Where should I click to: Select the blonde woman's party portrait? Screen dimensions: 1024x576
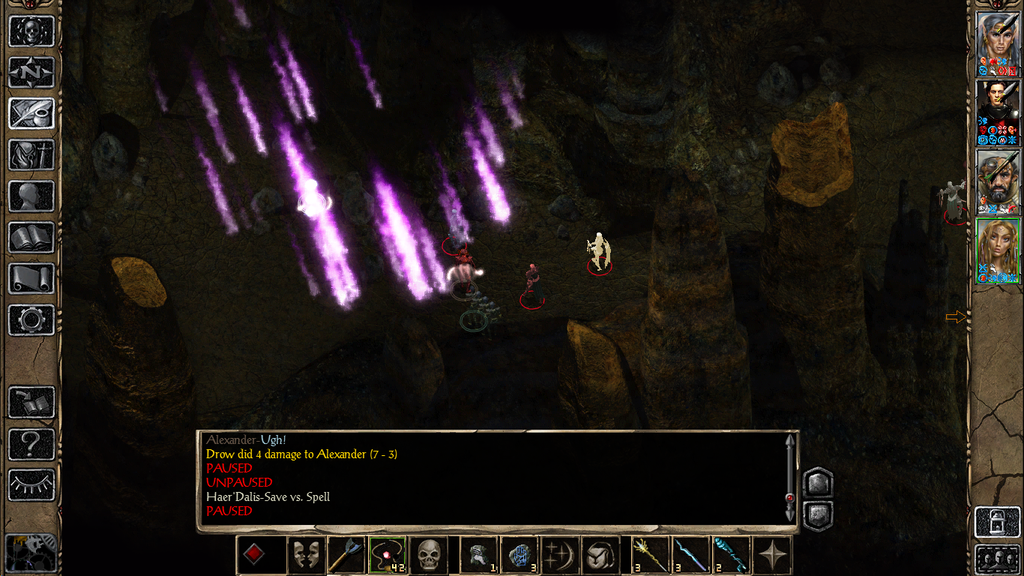tap(997, 251)
